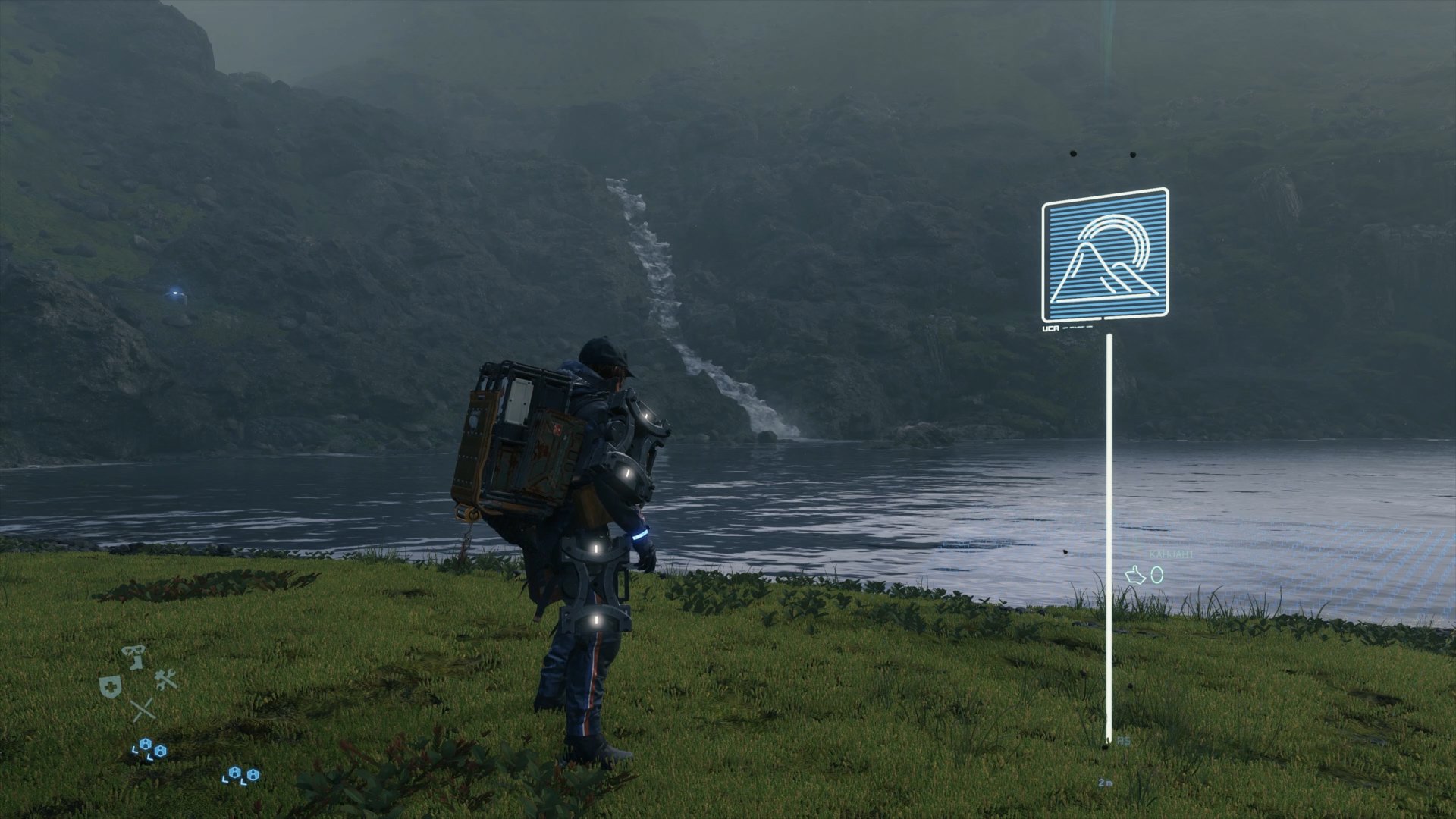Activate the R5 interaction prompt at the signpost
The height and width of the screenshot is (819, 1456).
pyautogui.click(x=1123, y=742)
